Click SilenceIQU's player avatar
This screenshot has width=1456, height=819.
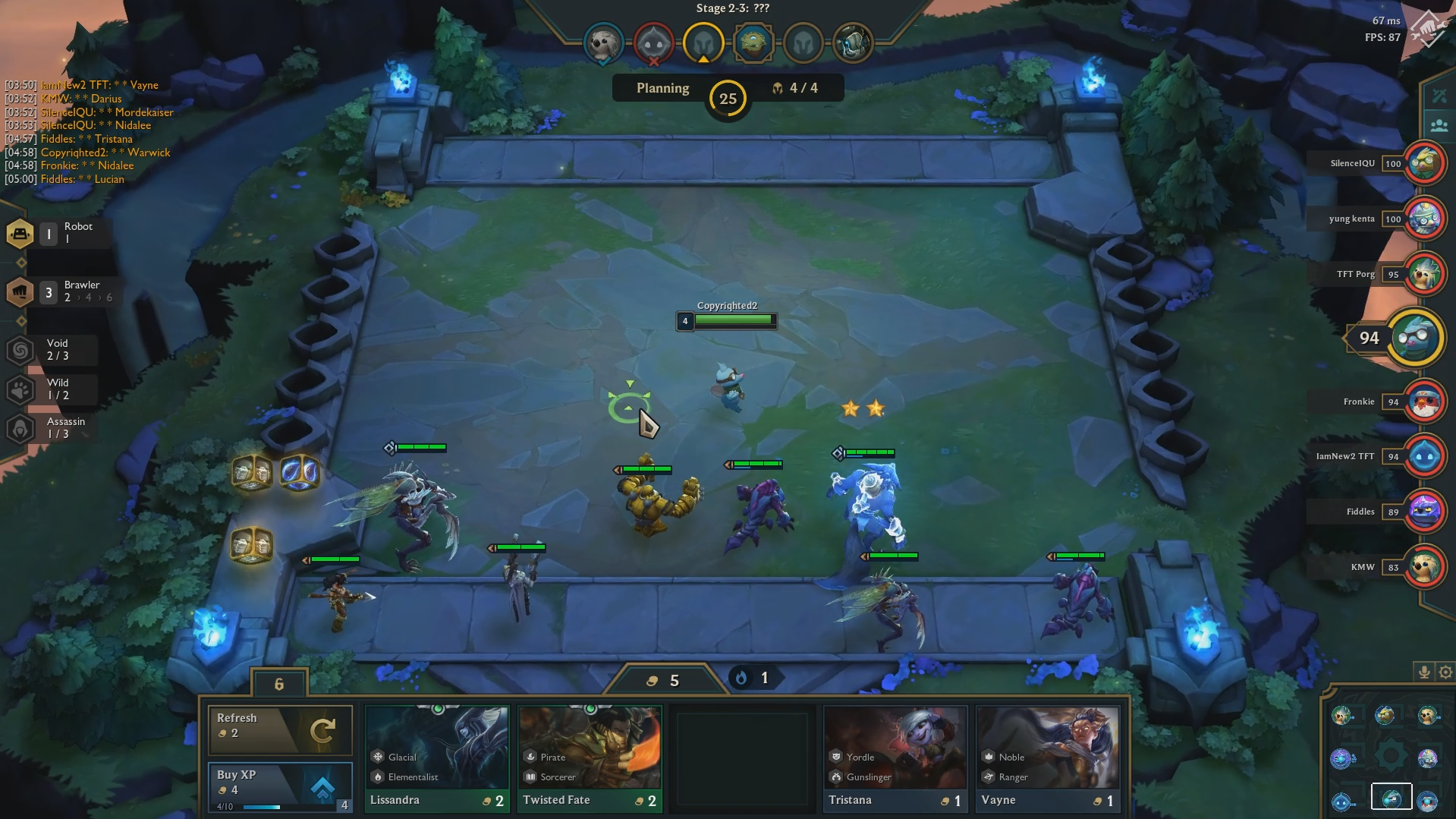(x=1426, y=163)
